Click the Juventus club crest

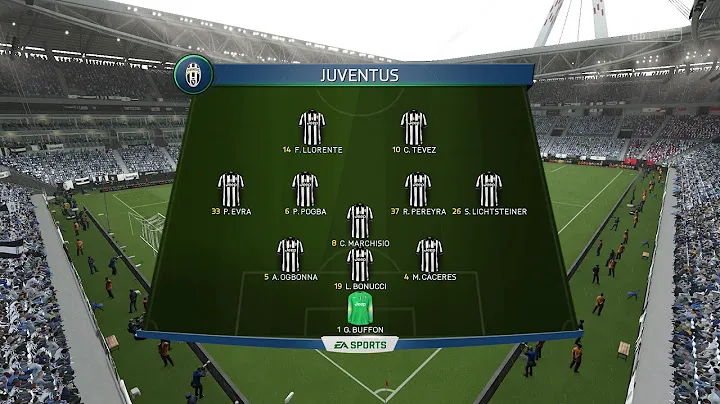pos(193,76)
